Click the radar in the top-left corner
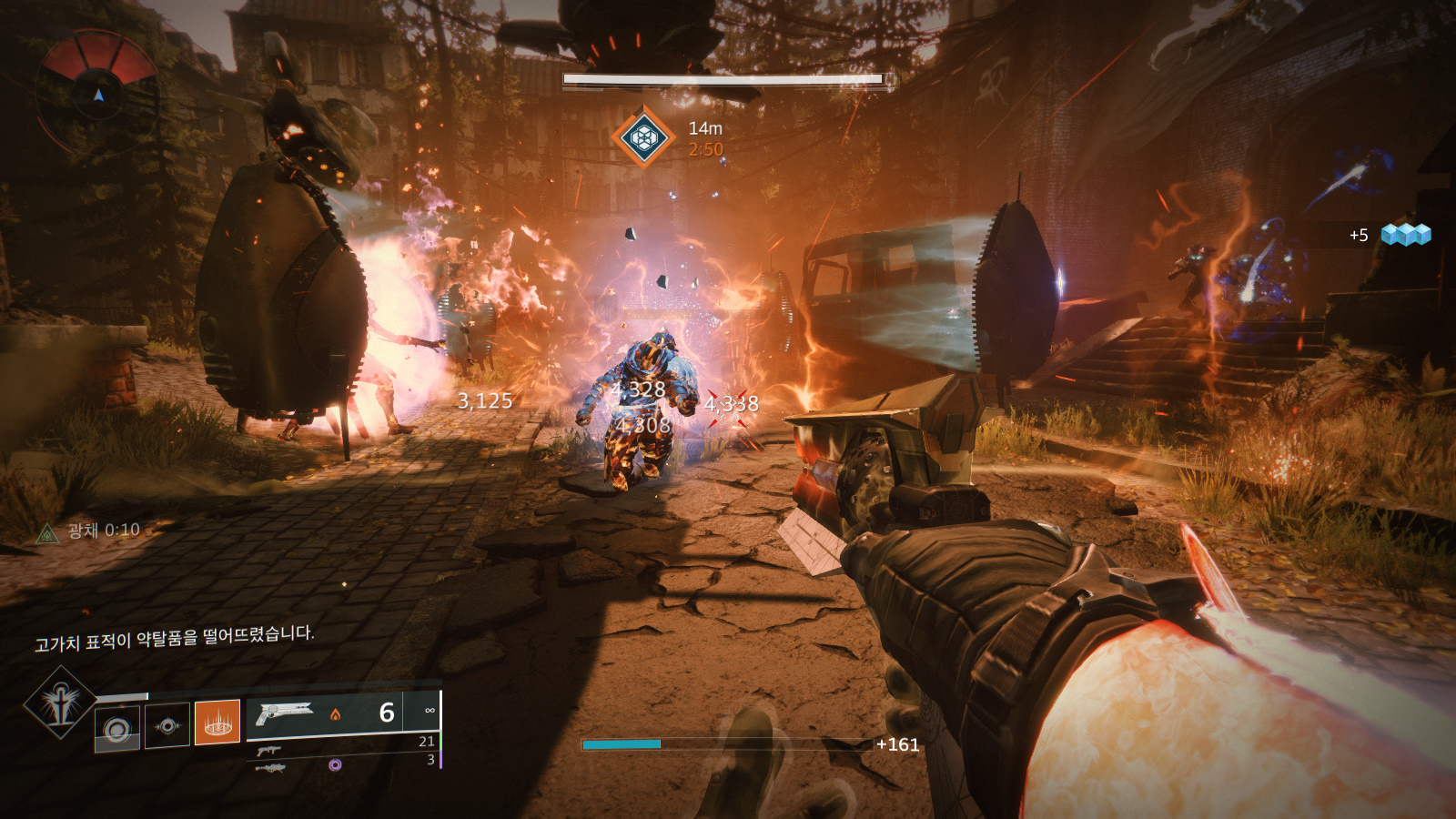This screenshot has width=1456, height=819. point(98,91)
